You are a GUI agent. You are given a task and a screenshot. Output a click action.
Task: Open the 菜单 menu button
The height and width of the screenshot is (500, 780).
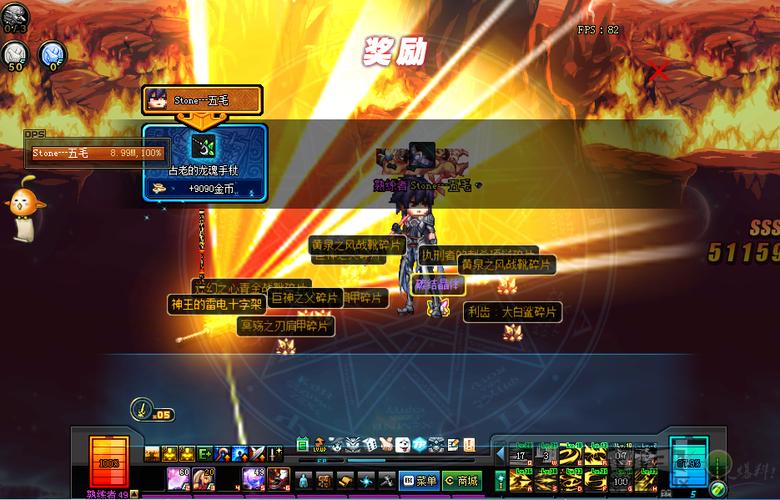(419, 481)
